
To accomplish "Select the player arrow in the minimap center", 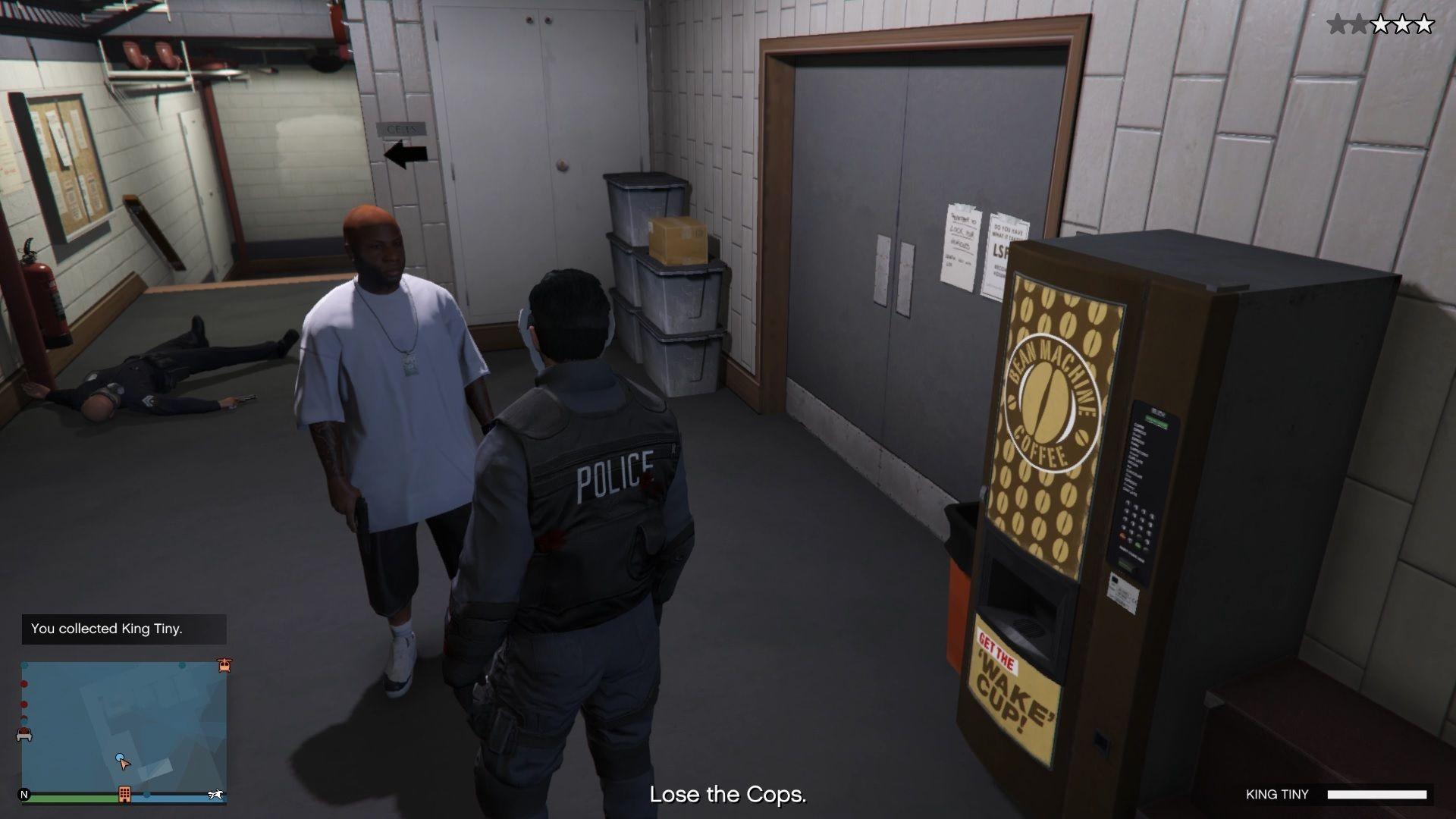I will (124, 762).
